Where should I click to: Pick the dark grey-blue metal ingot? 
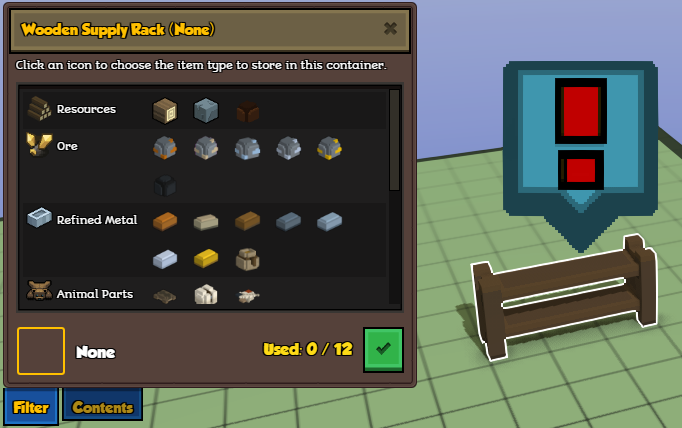click(x=288, y=220)
